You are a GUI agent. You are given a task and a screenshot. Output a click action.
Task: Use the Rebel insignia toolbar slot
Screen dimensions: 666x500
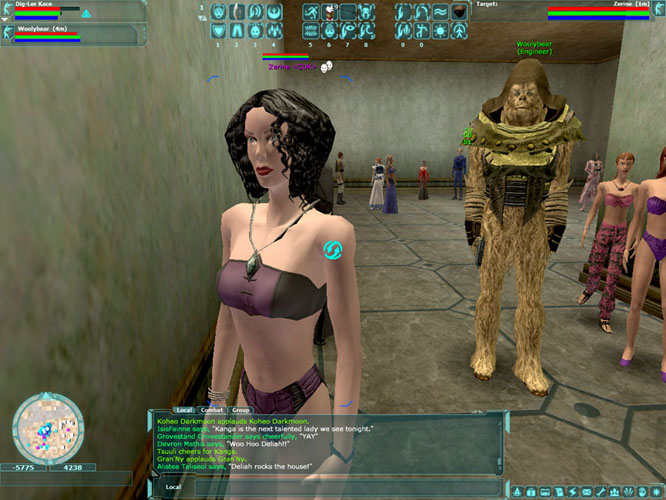pos(274,13)
